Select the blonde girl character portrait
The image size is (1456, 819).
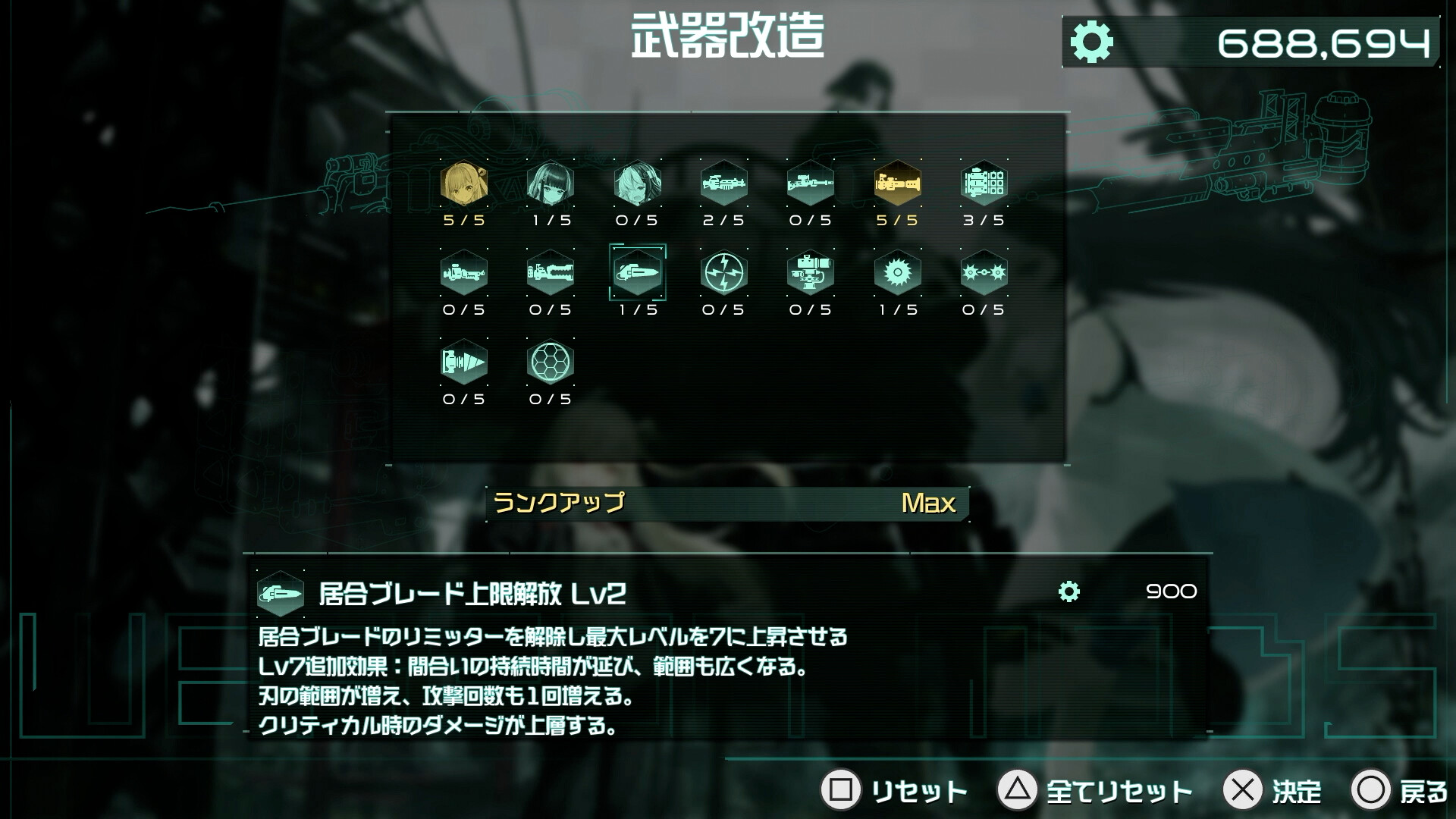(x=465, y=186)
